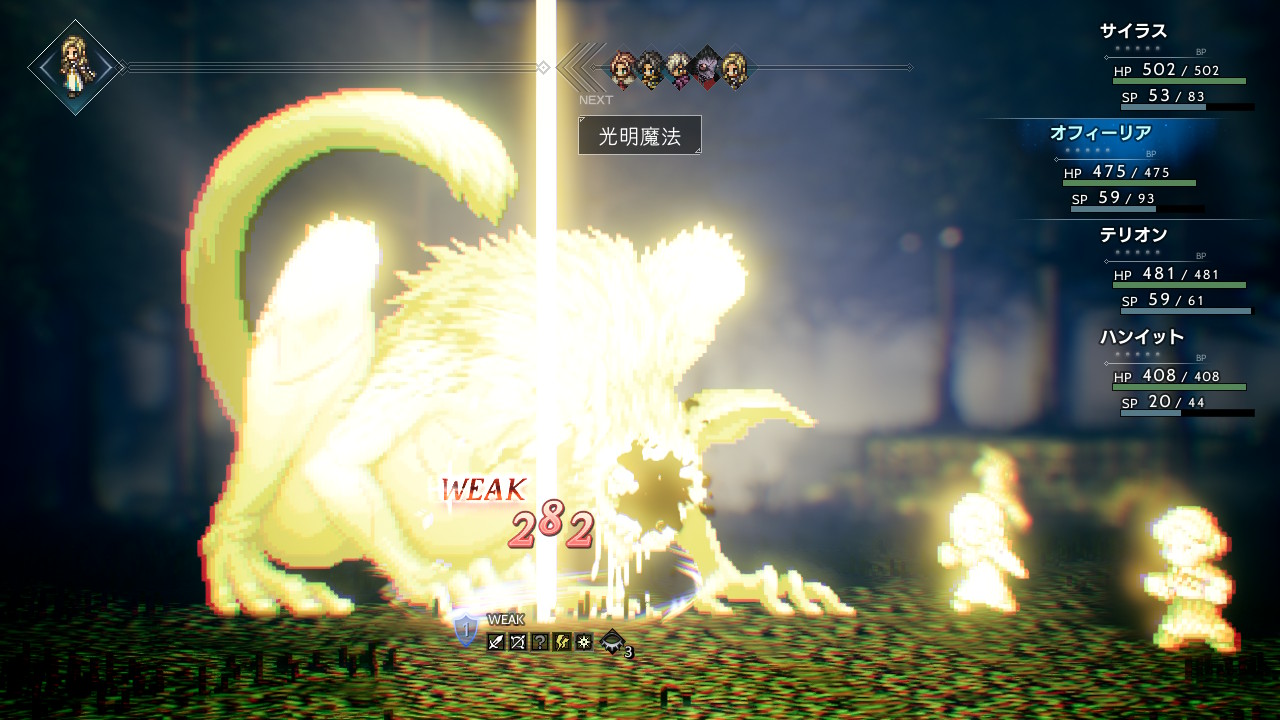Click the sword weakness icon

point(496,642)
